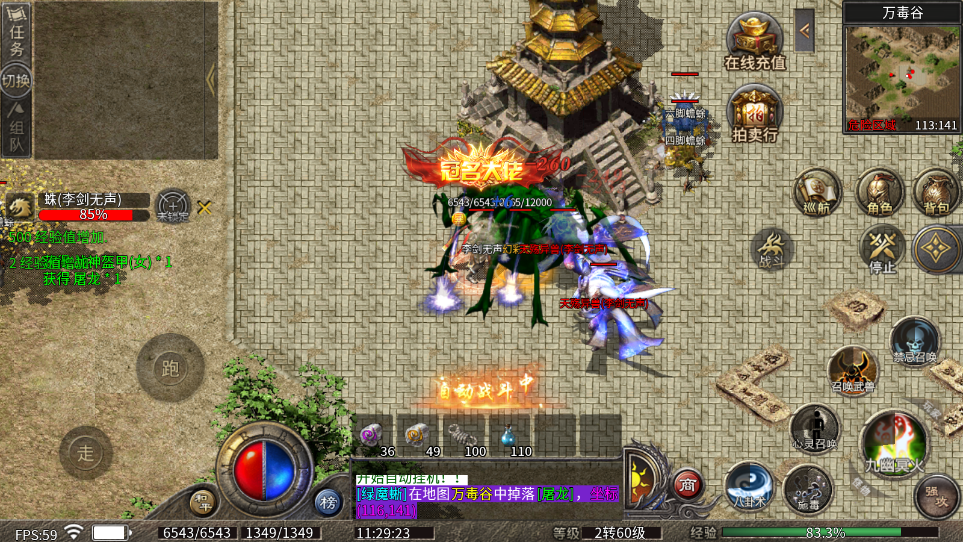Cast the 九幽冥火 skill
The width and height of the screenshot is (963, 542).
pyautogui.click(x=893, y=441)
